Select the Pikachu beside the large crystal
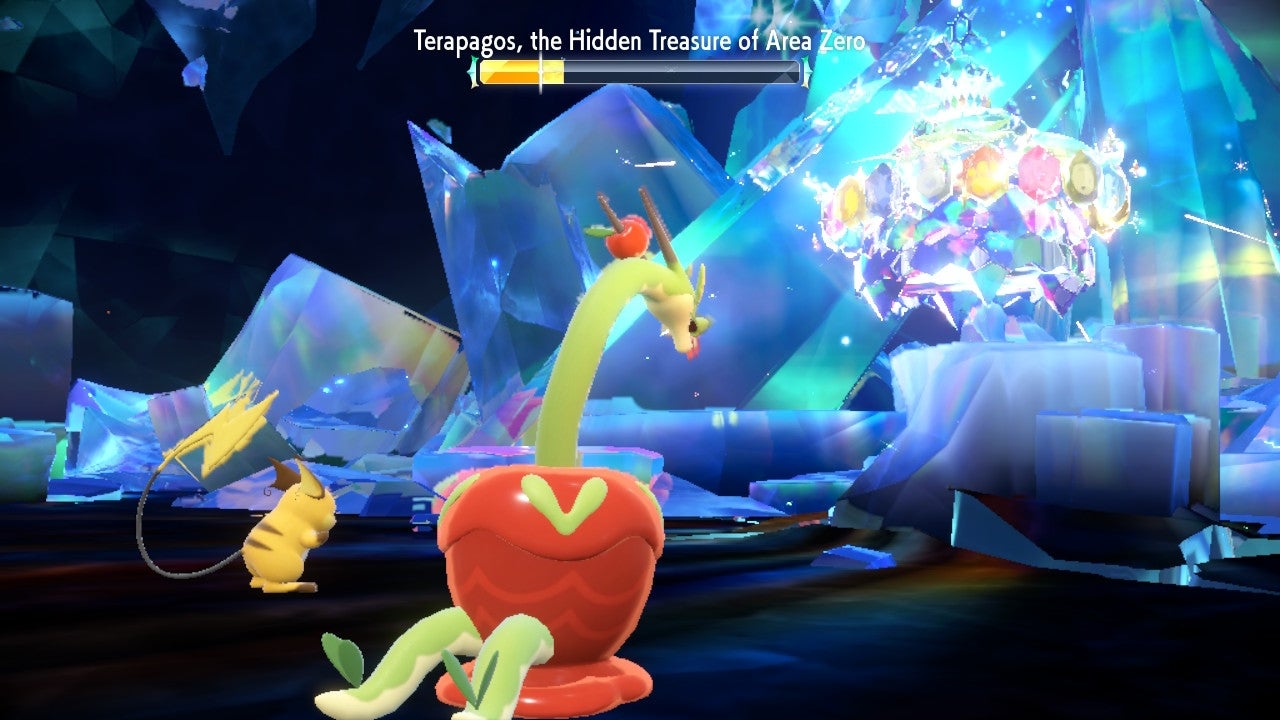 tap(290, 530)
